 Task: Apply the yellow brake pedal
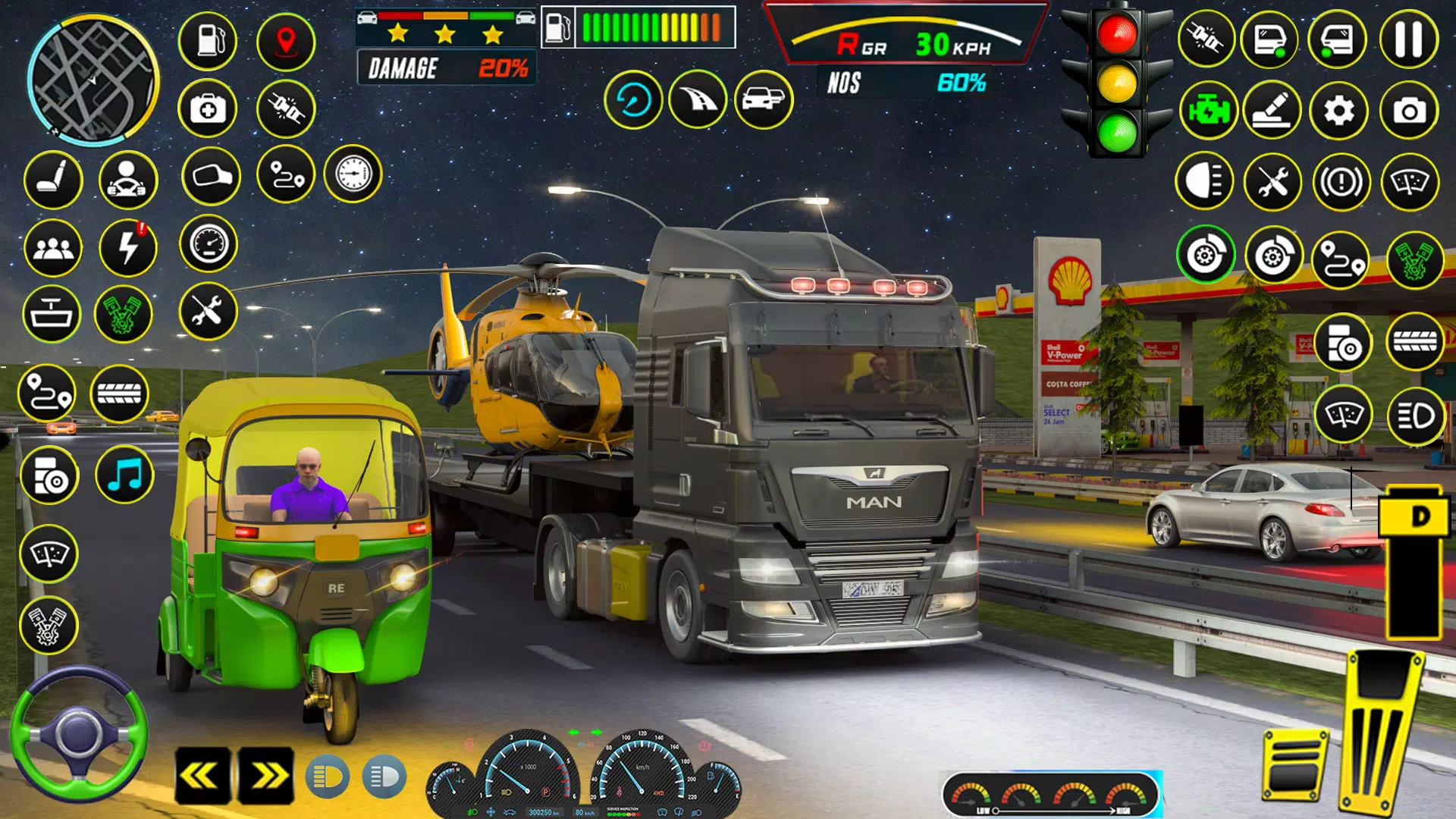click(x=1295, y=764)
